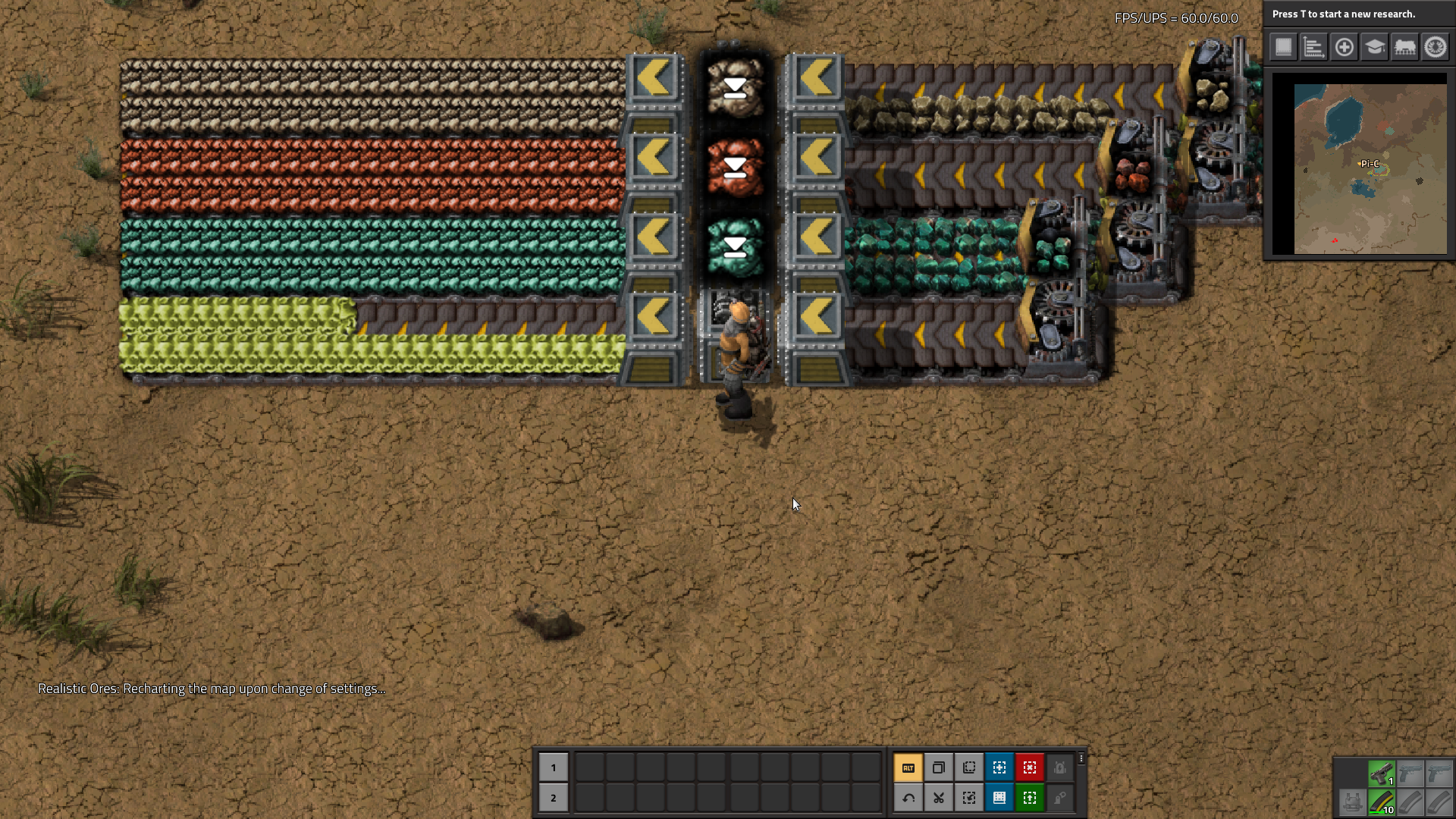Image resolution: width=1456 pixels, height=819 pixels.
Task: Toggle the ALT info mode button
Action: tap(908, 767)
